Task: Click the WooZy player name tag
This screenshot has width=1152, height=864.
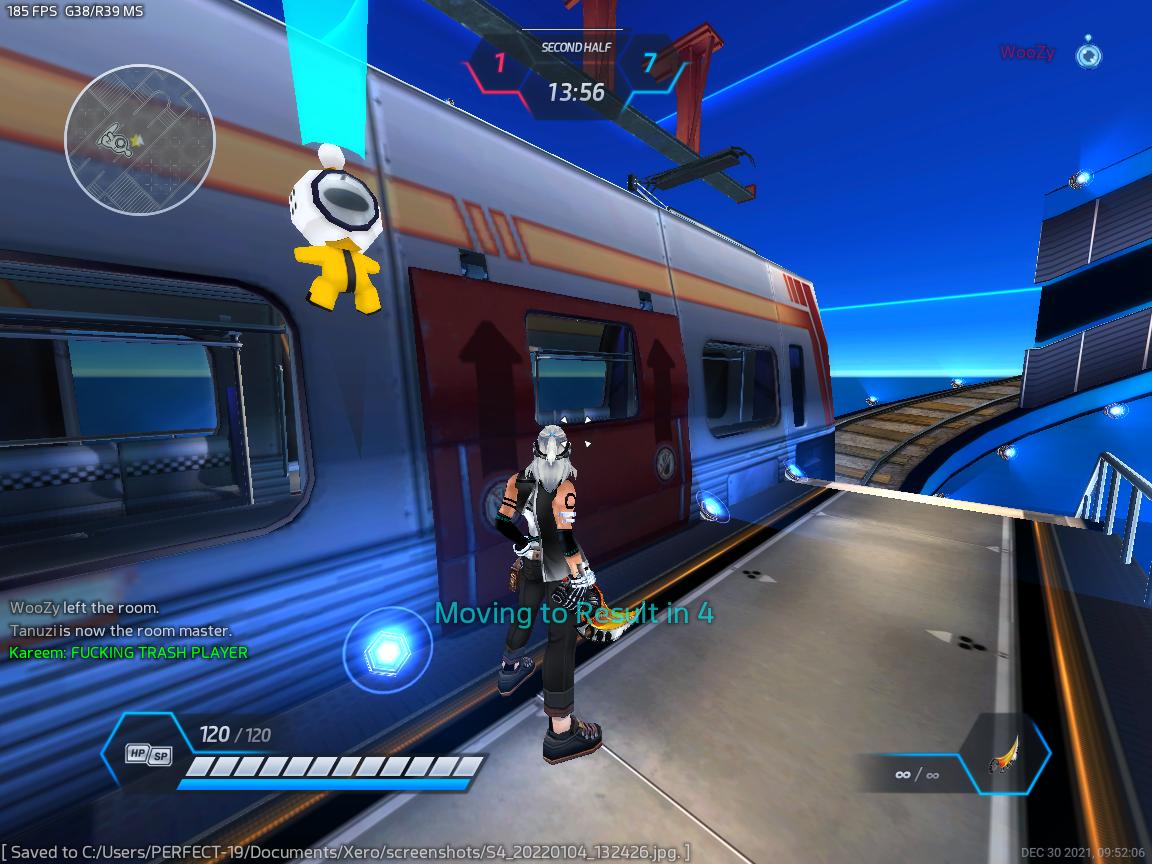Action: point(1026,53)
